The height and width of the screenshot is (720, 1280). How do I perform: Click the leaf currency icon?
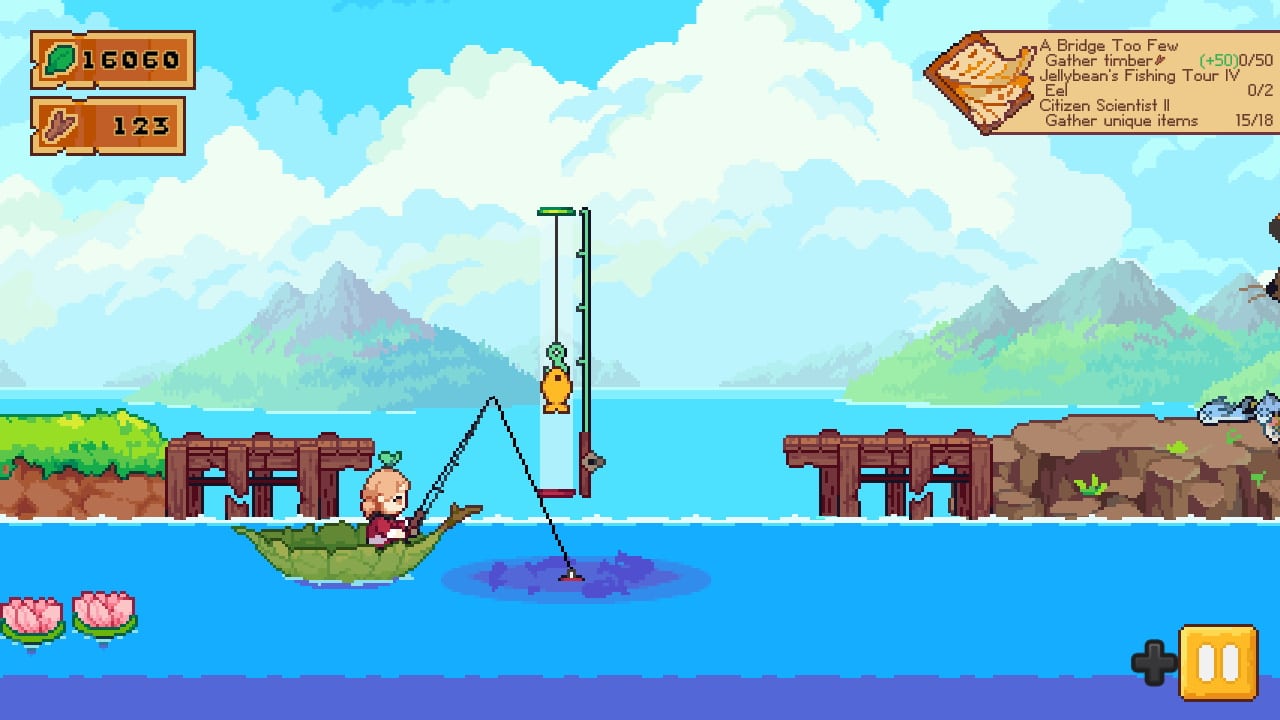(60, 59)
